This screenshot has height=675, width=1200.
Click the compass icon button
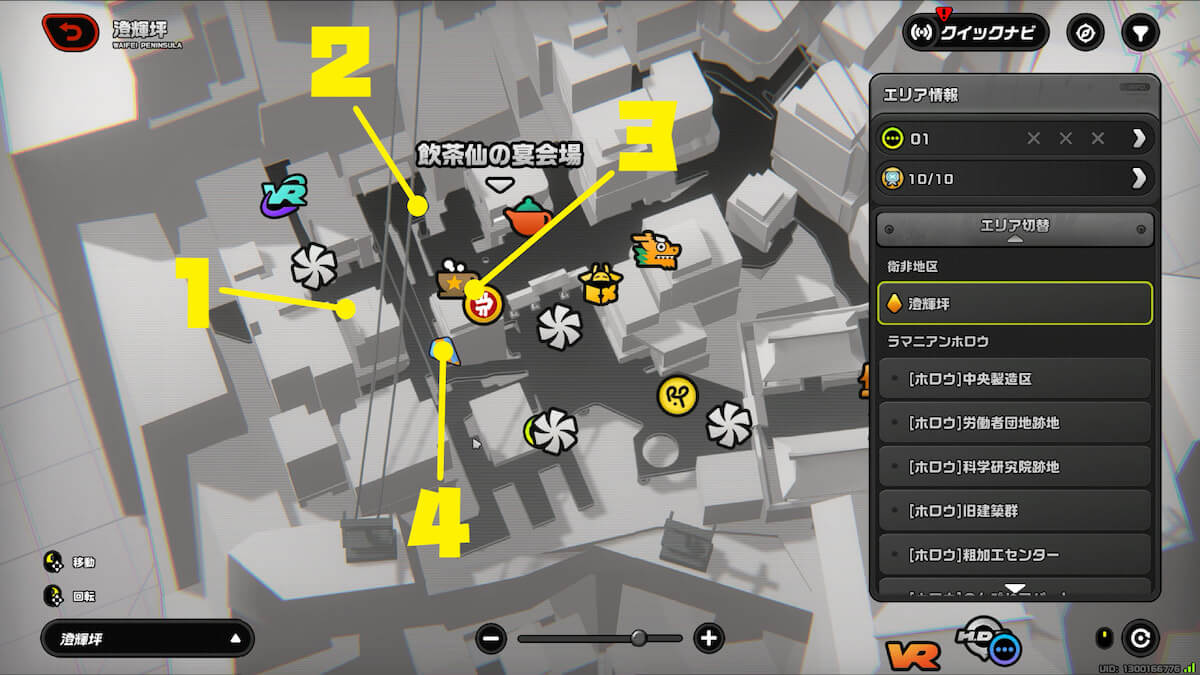click(1085, 32)
